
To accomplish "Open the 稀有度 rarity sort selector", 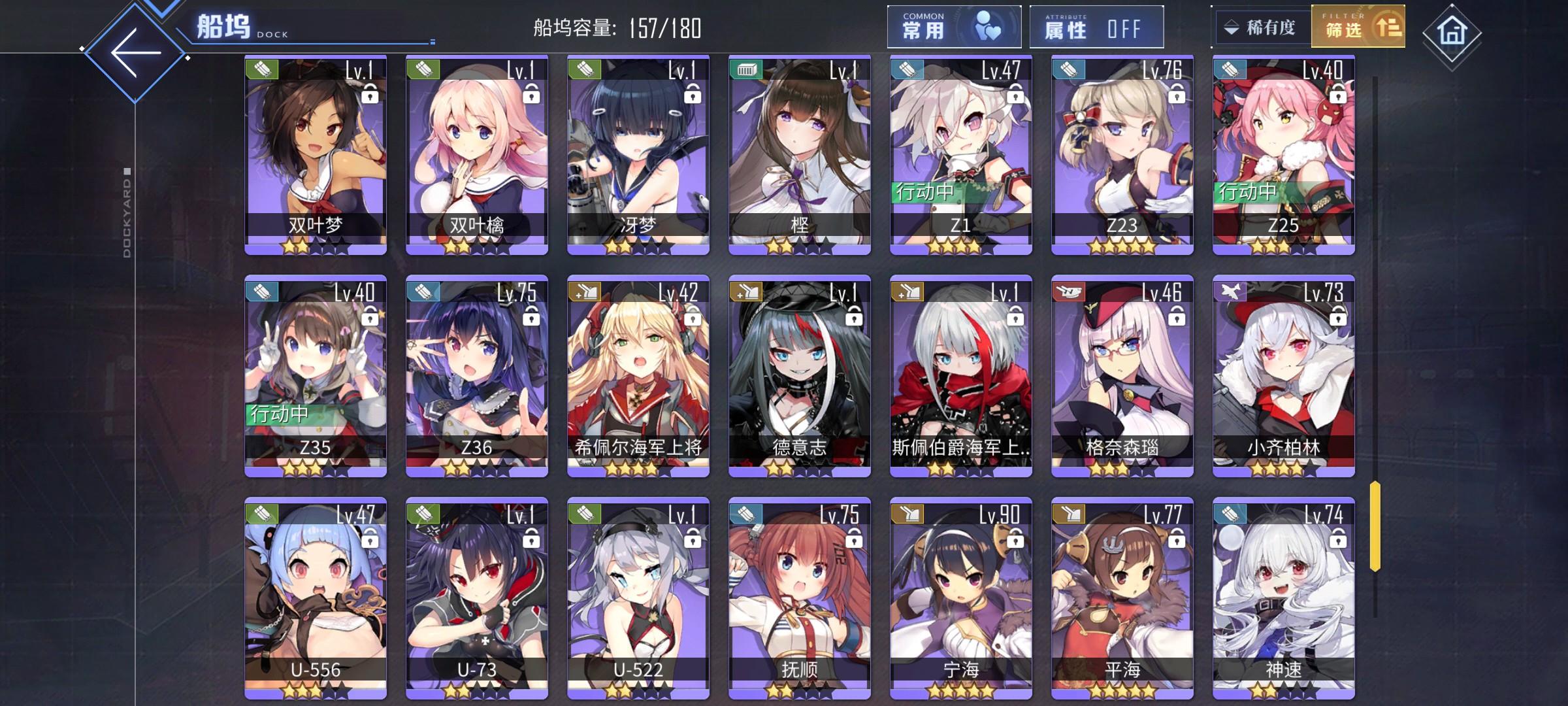I will click(1262, 26).
